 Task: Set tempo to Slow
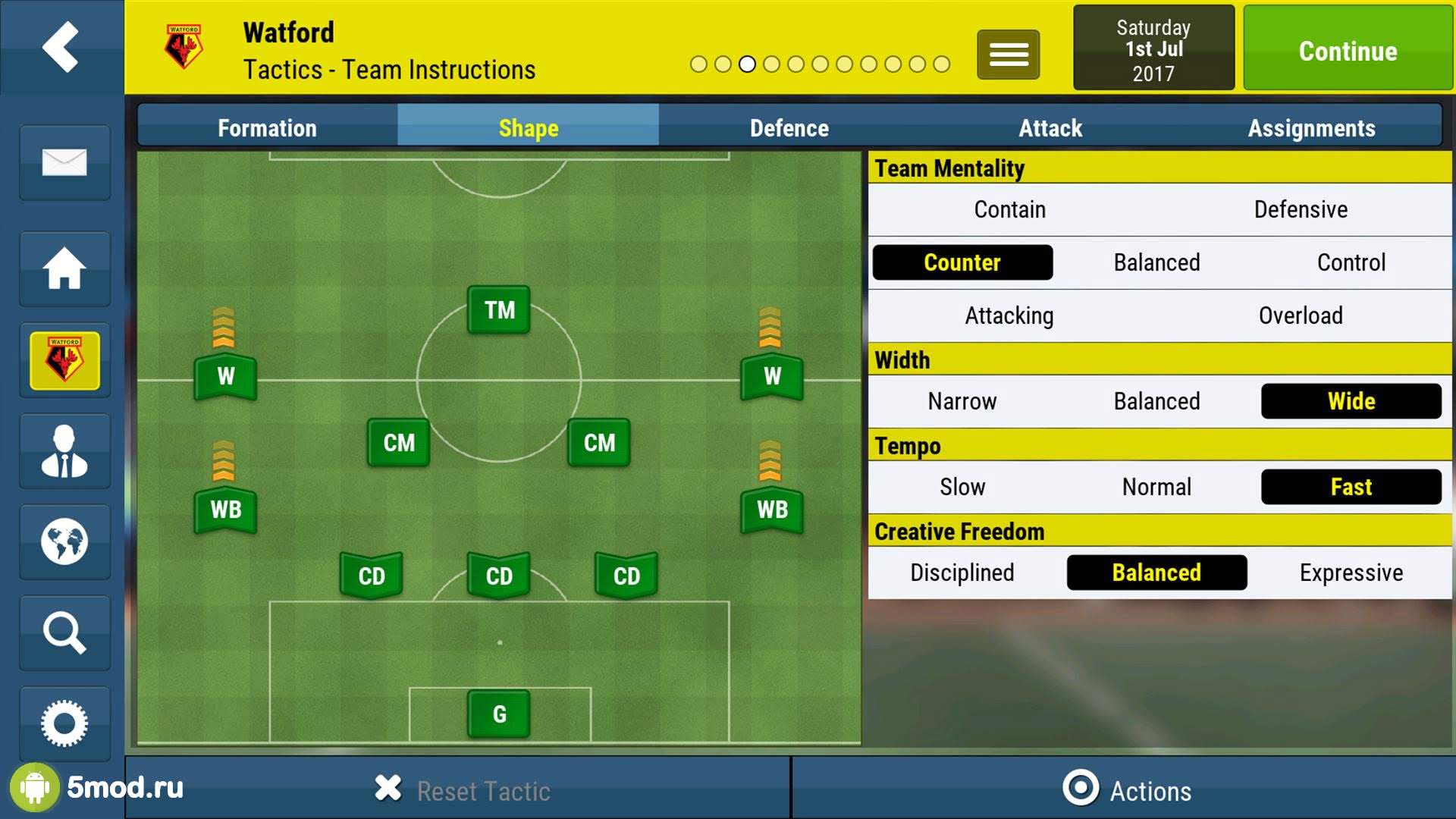[962, 487]
